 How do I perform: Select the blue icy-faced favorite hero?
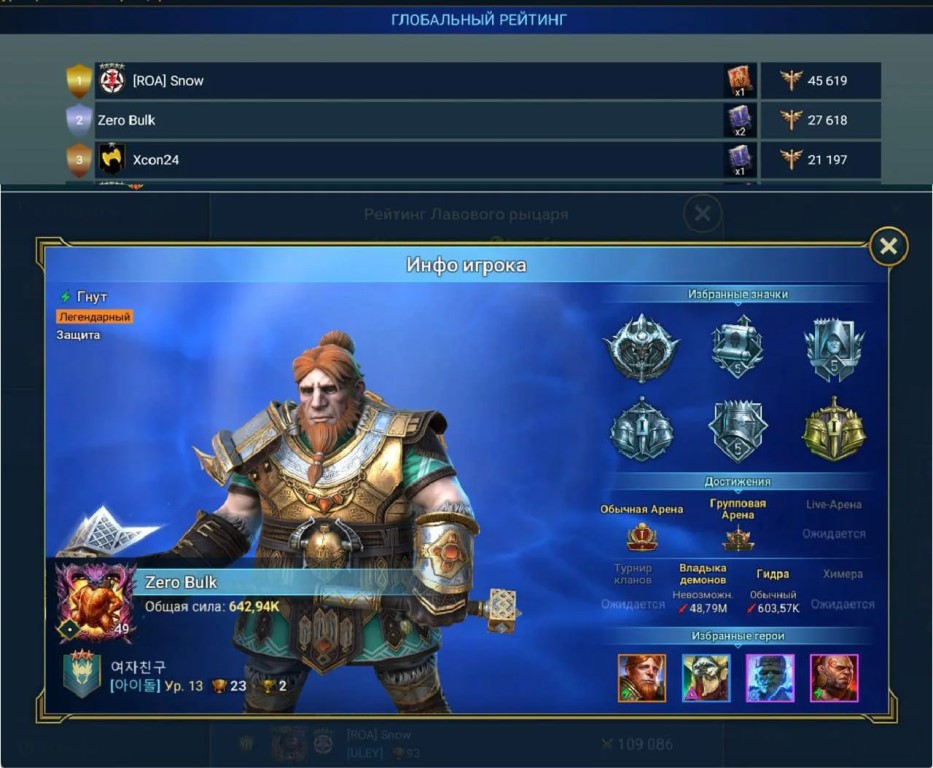(x=770, y=678)
